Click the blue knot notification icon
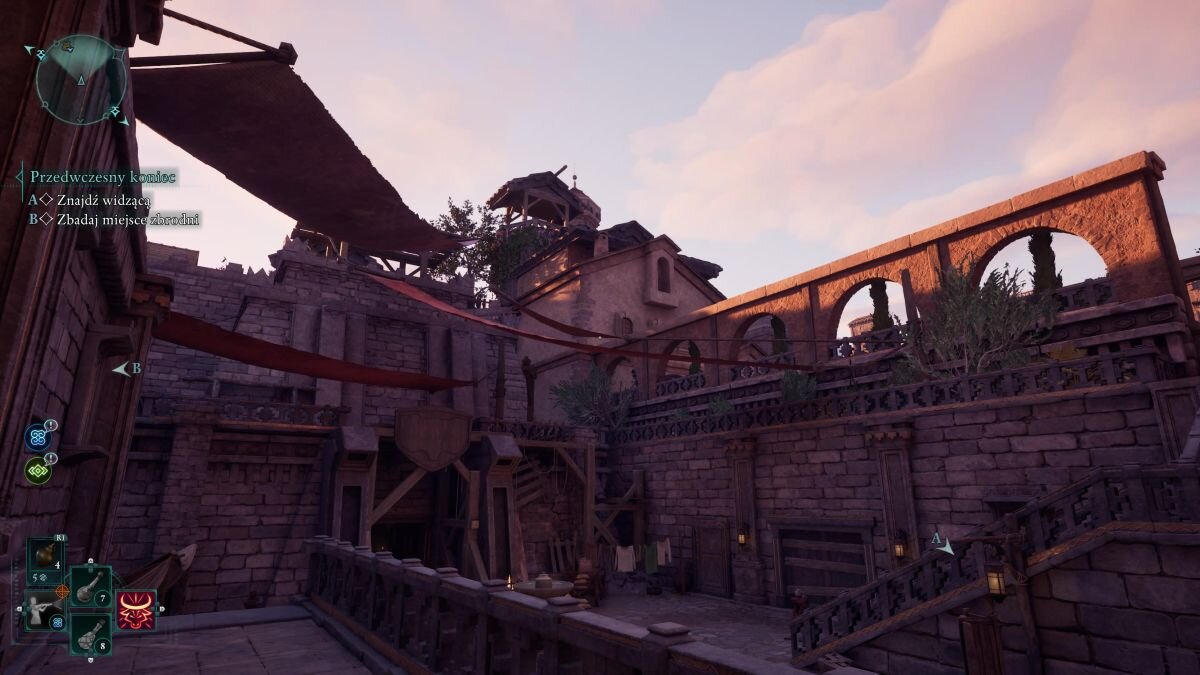 click(x=38, y=437)
